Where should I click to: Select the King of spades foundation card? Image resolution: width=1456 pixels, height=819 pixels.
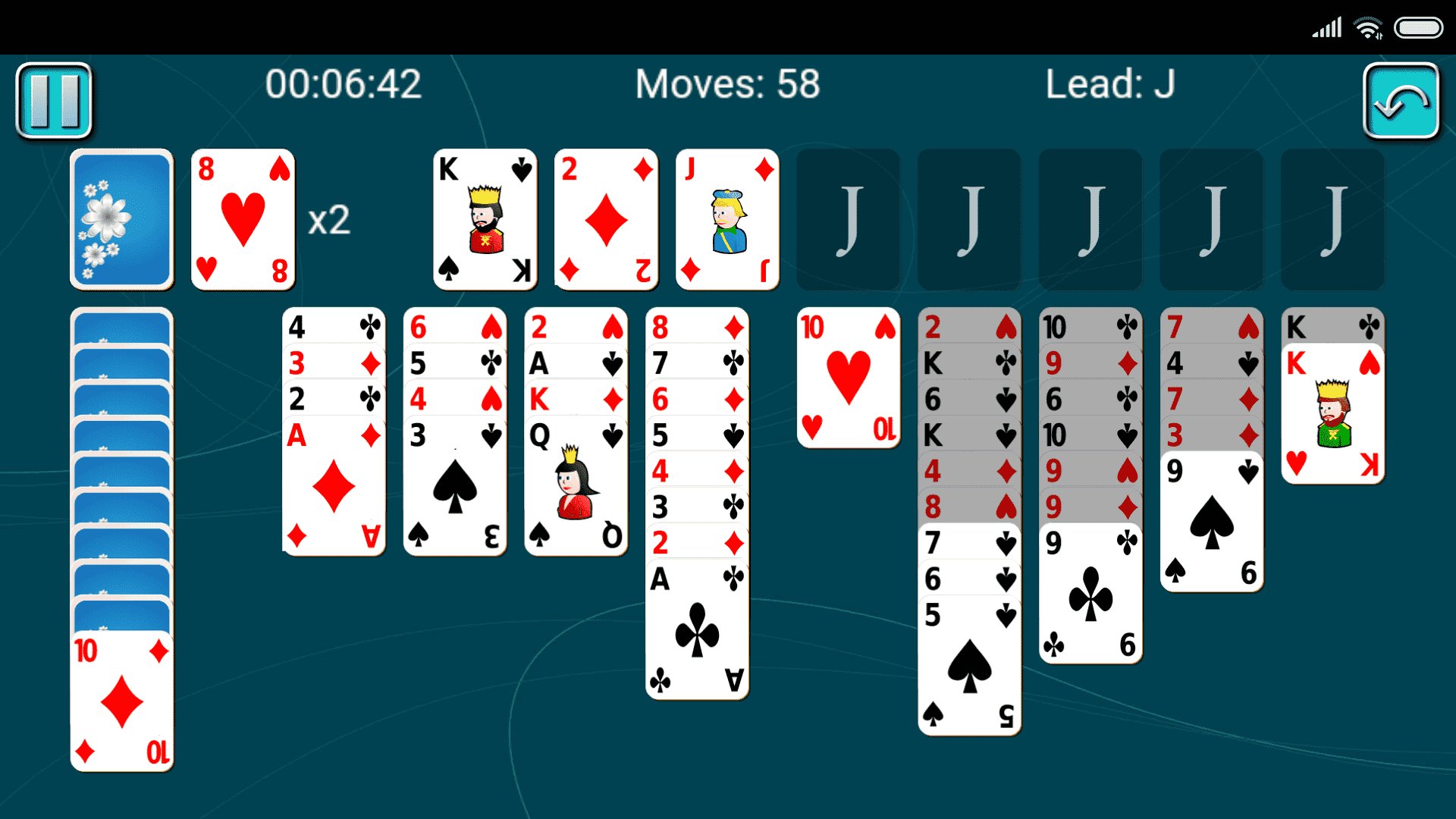pos(485,218)
